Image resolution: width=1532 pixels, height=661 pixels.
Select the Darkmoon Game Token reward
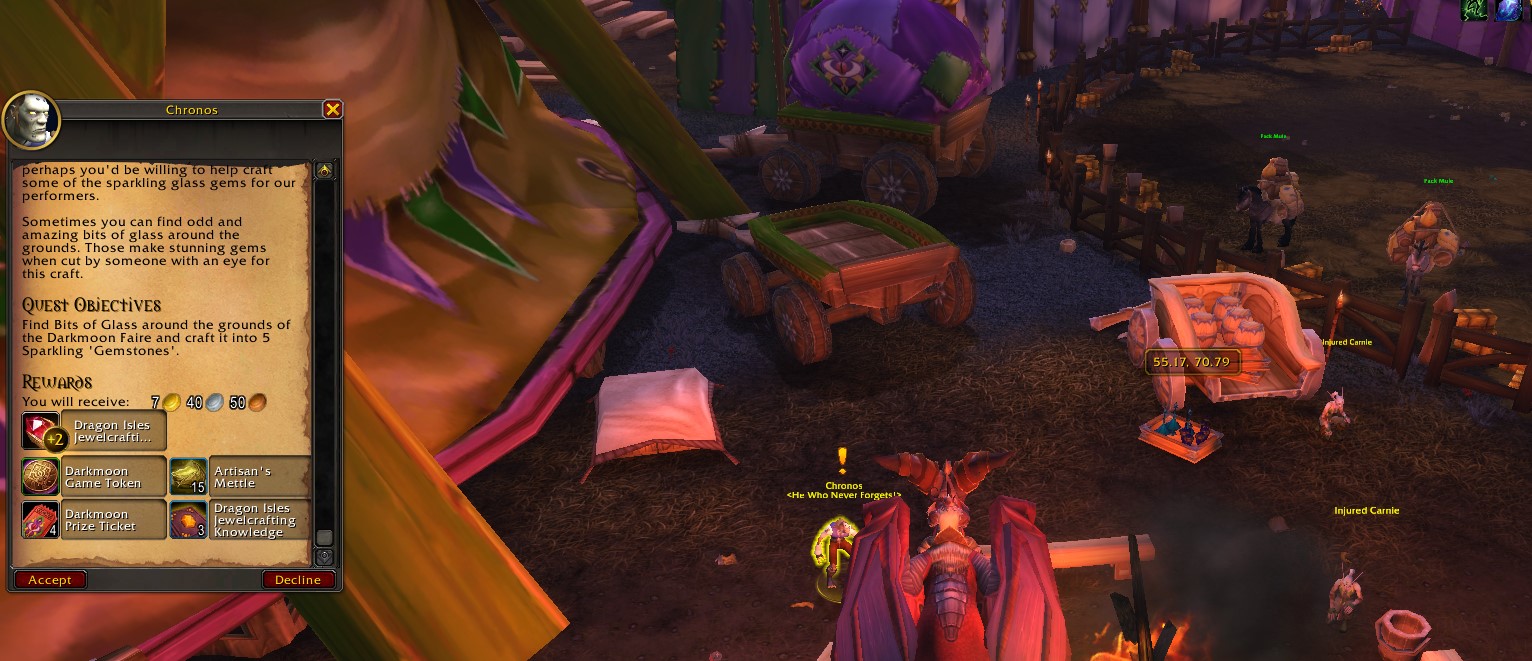click(94, 477)
